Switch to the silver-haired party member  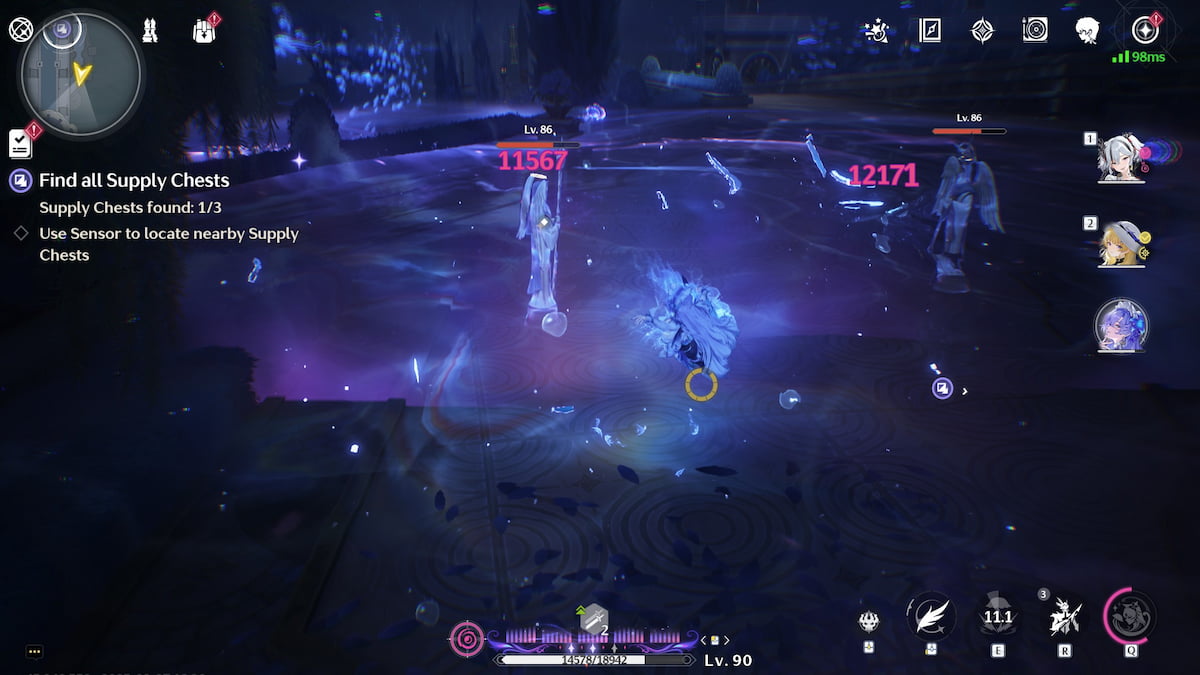click(1122, 160)
